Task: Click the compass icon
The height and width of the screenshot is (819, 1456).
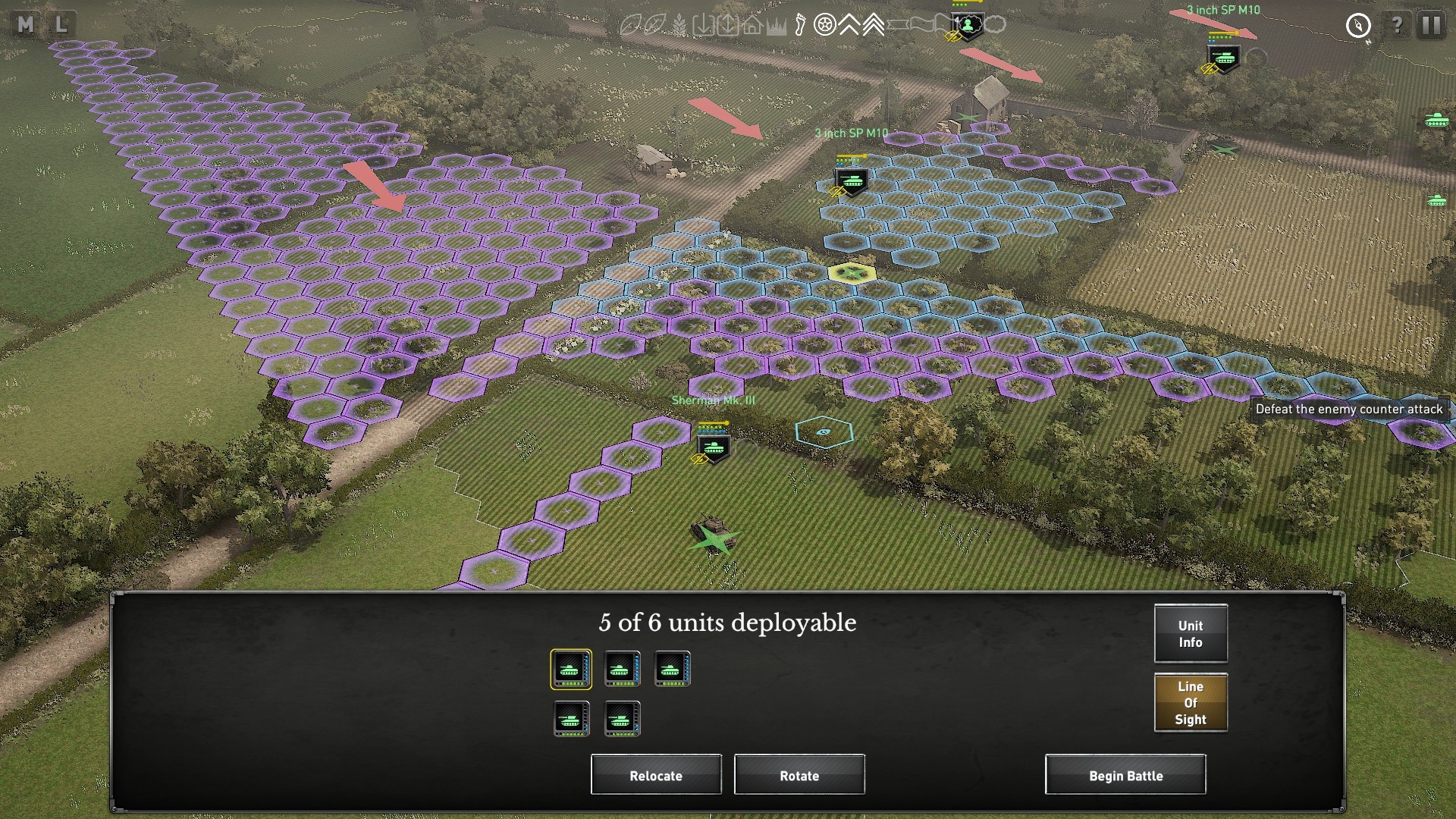Action: click(1358, 26)
